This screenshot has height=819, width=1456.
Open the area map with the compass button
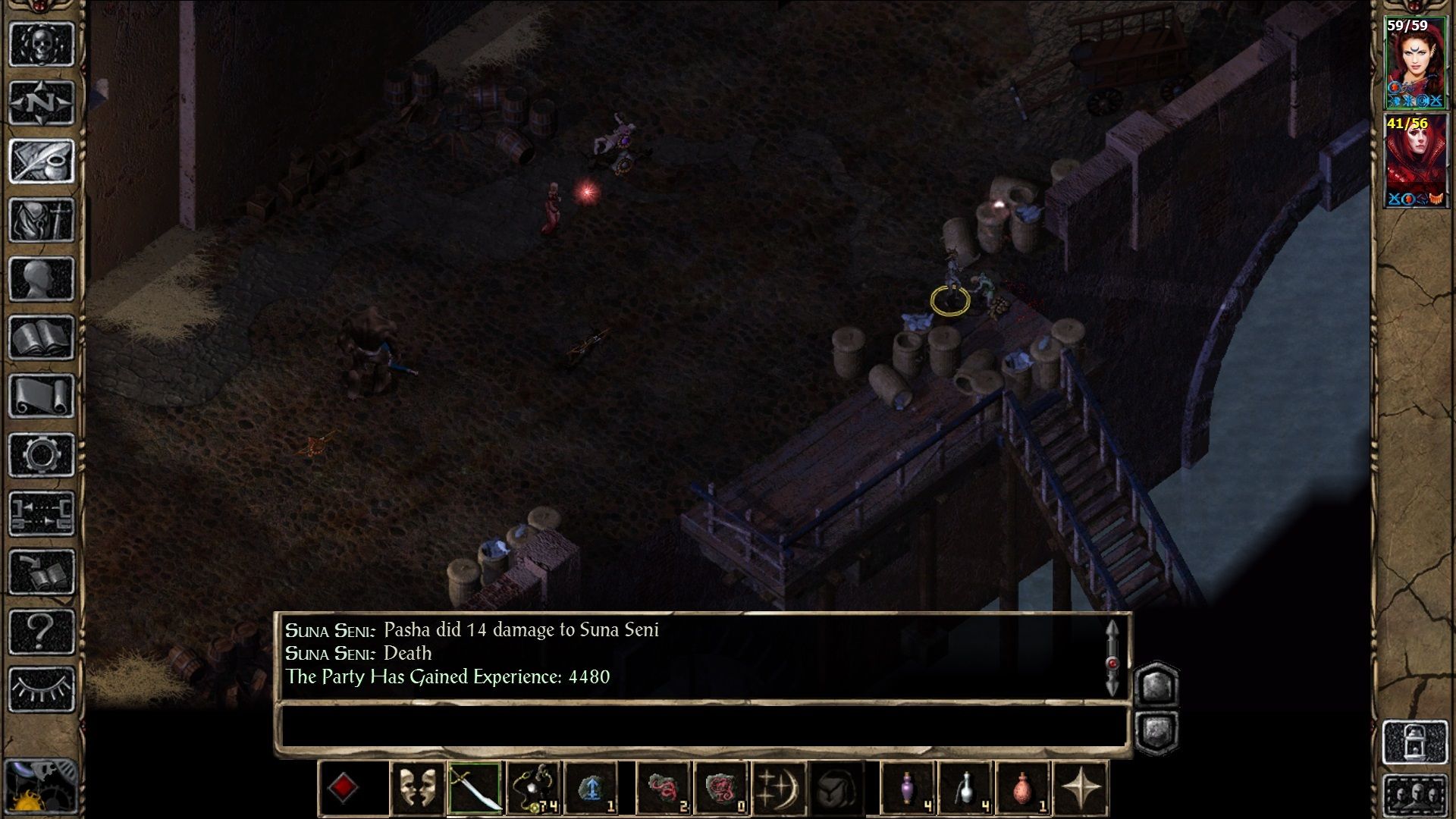click(42, 102)
